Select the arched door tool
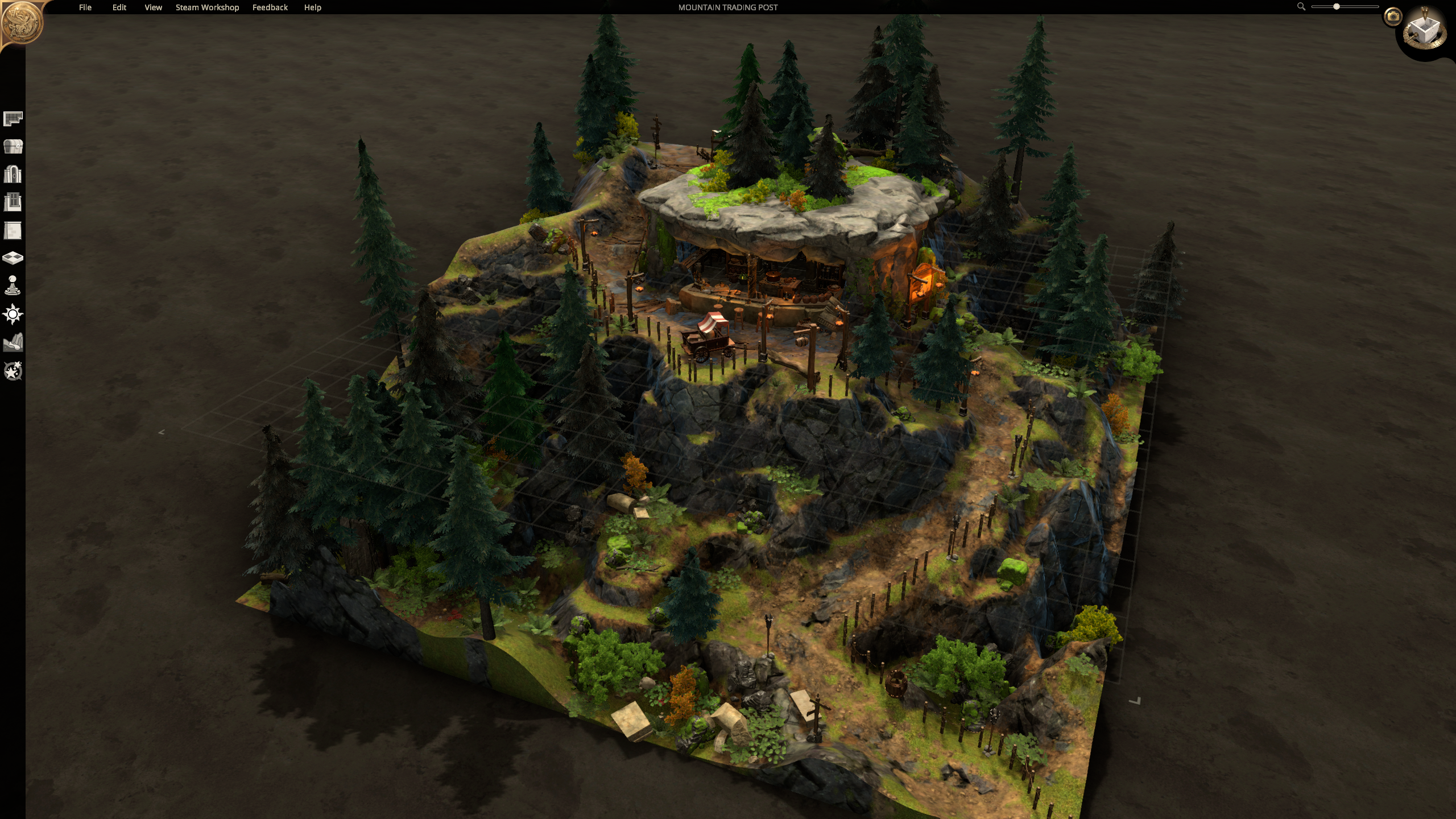The width and height of the screenshot is (1456, 819). 13,174
